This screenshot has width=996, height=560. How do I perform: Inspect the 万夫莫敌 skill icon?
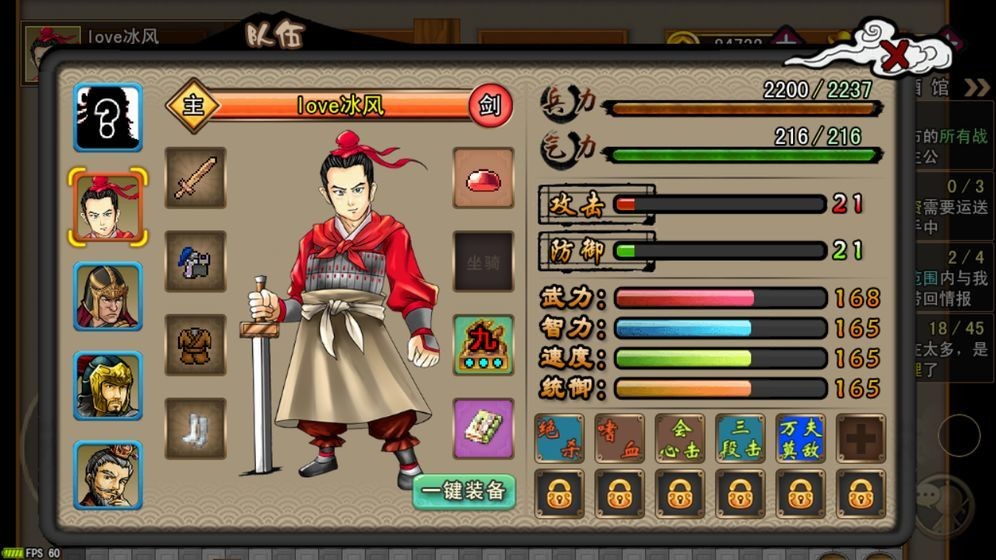coord(800,438)
